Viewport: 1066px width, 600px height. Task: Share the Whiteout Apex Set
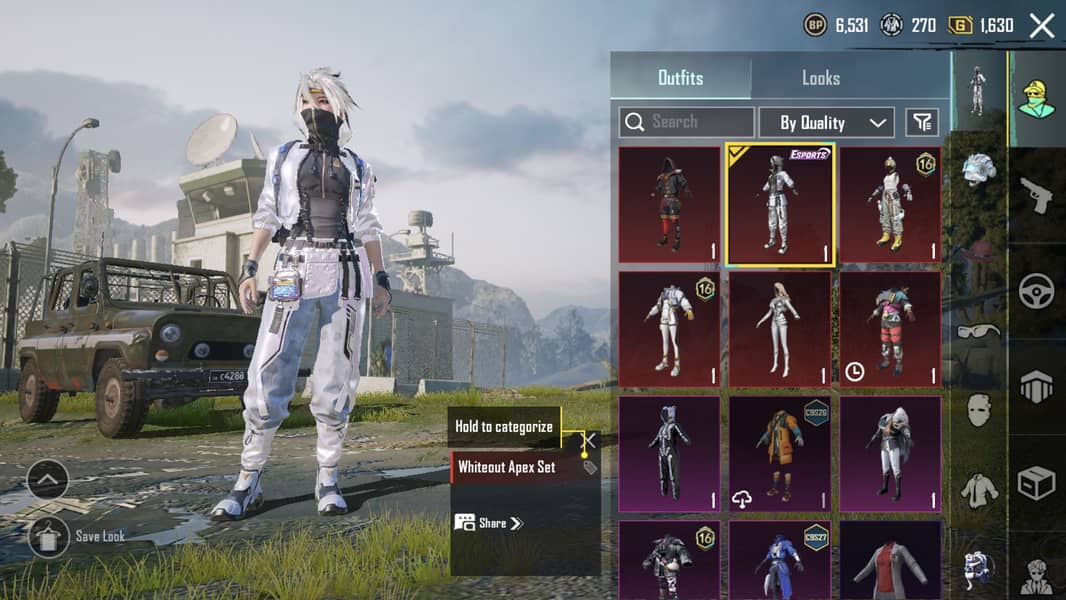tap(489, 522)
